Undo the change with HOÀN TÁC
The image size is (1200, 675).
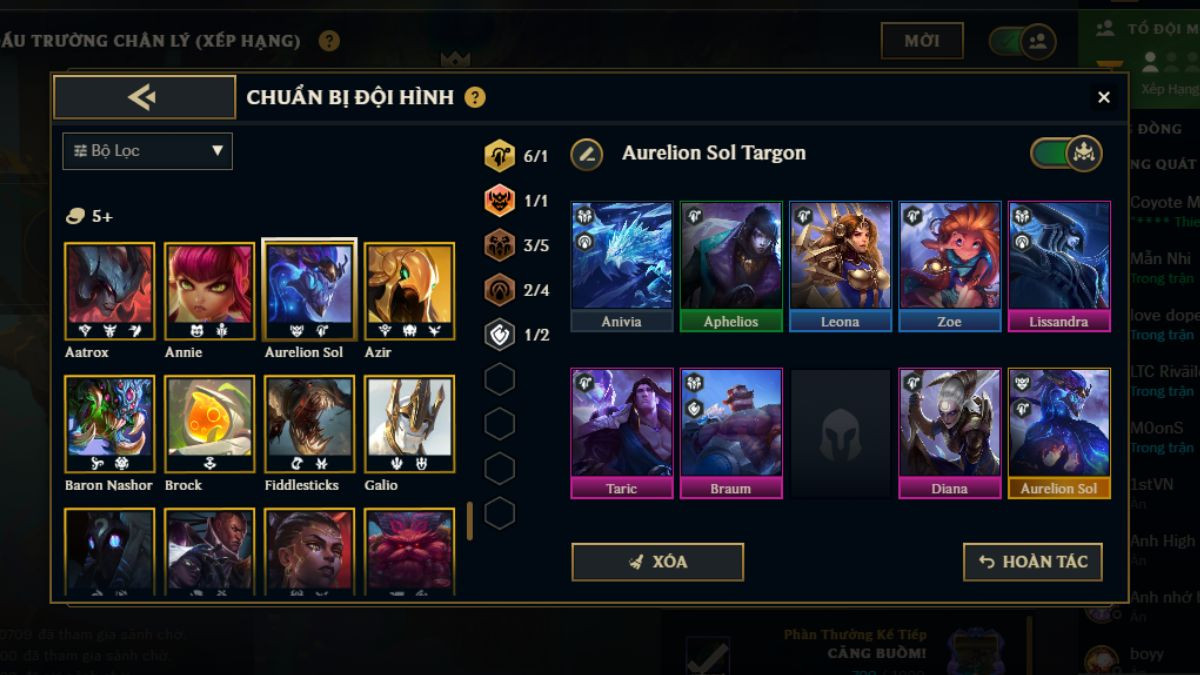pos(1032,562)
